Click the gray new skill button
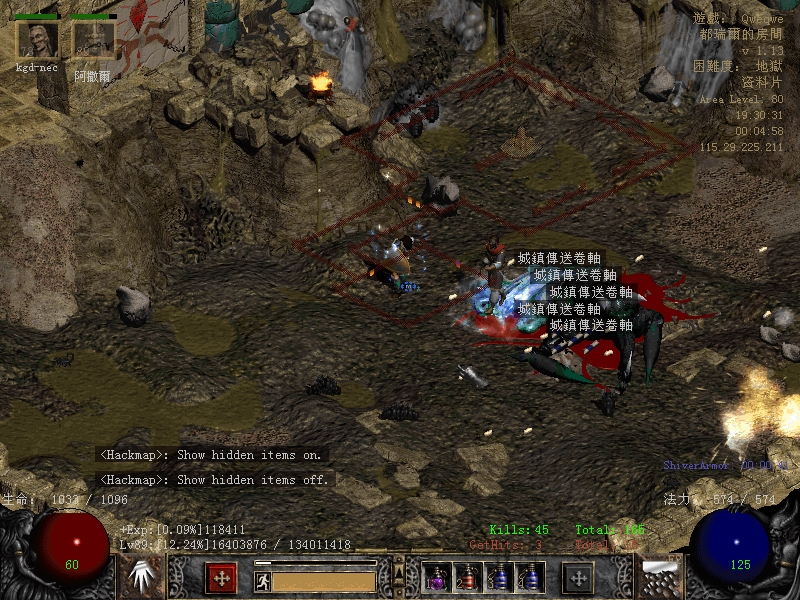 (x=579, y=577)
